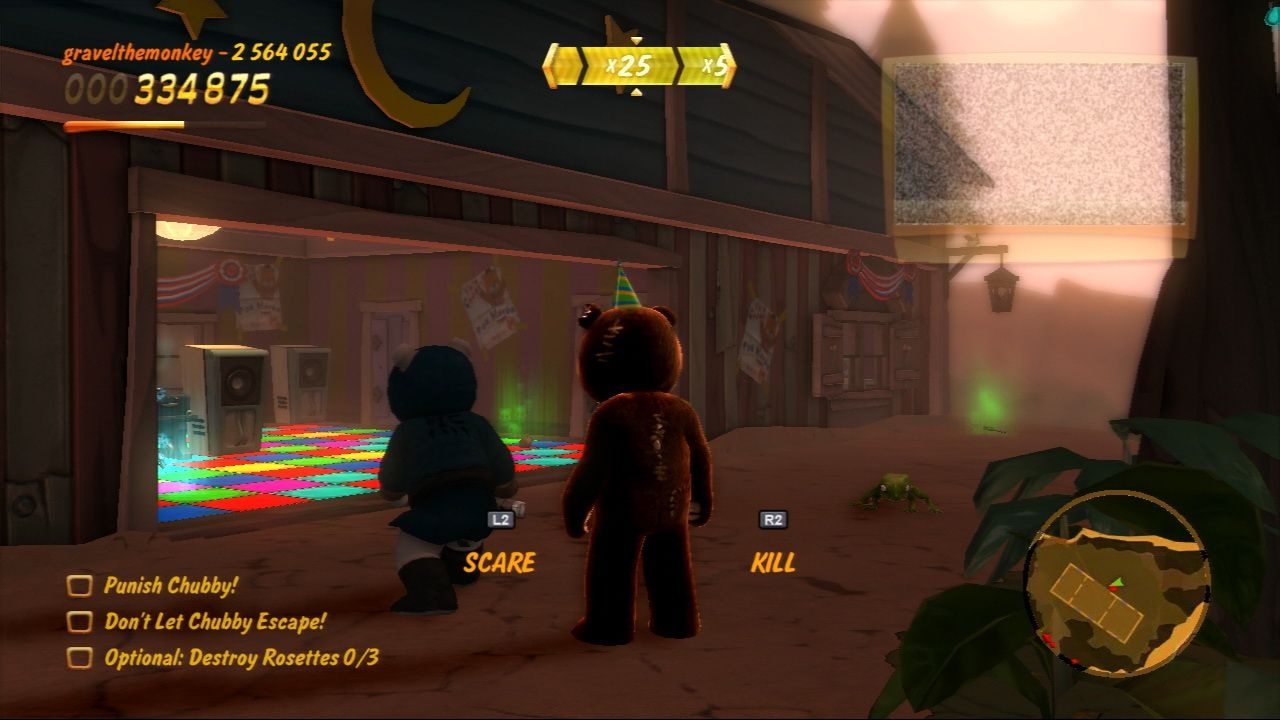This screenshot has height=720, width=1280.
Task: Check the "Punish Chubby!" objective box
Action: [81, 585]
